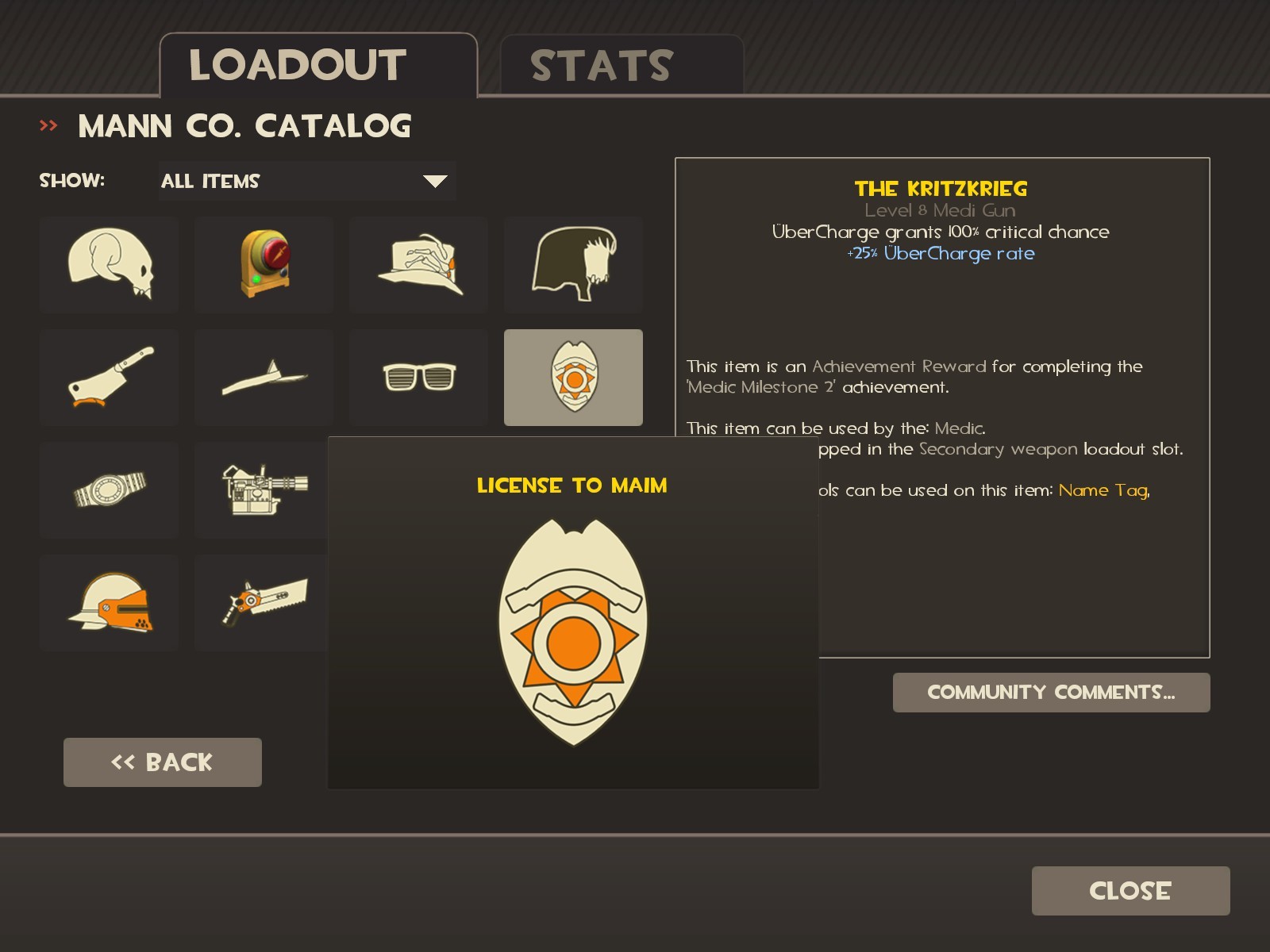Select the skeleton-hand hat item
1270x952 pixels.
point(418,265)
